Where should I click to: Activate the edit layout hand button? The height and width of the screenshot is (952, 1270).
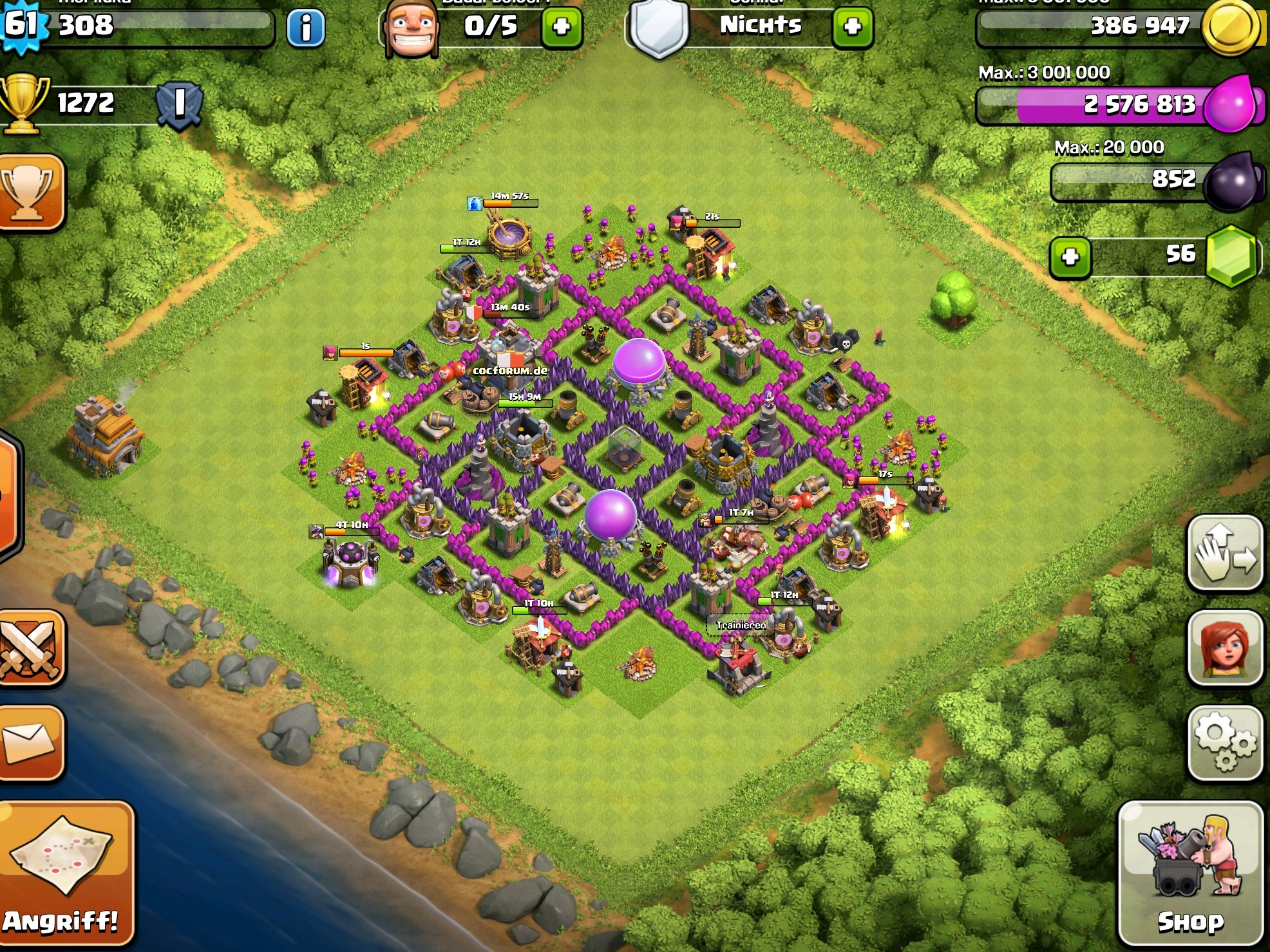(1224, 552)
